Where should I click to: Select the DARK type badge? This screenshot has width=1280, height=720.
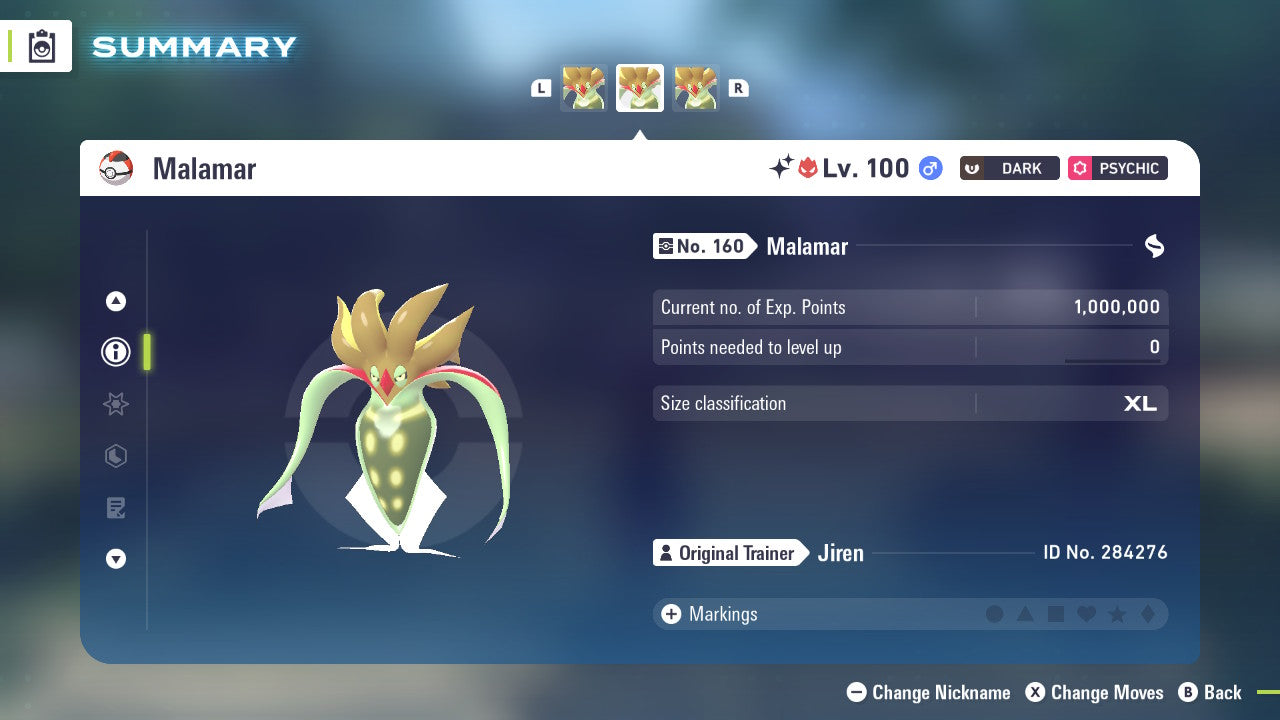tap(1009, 168)
